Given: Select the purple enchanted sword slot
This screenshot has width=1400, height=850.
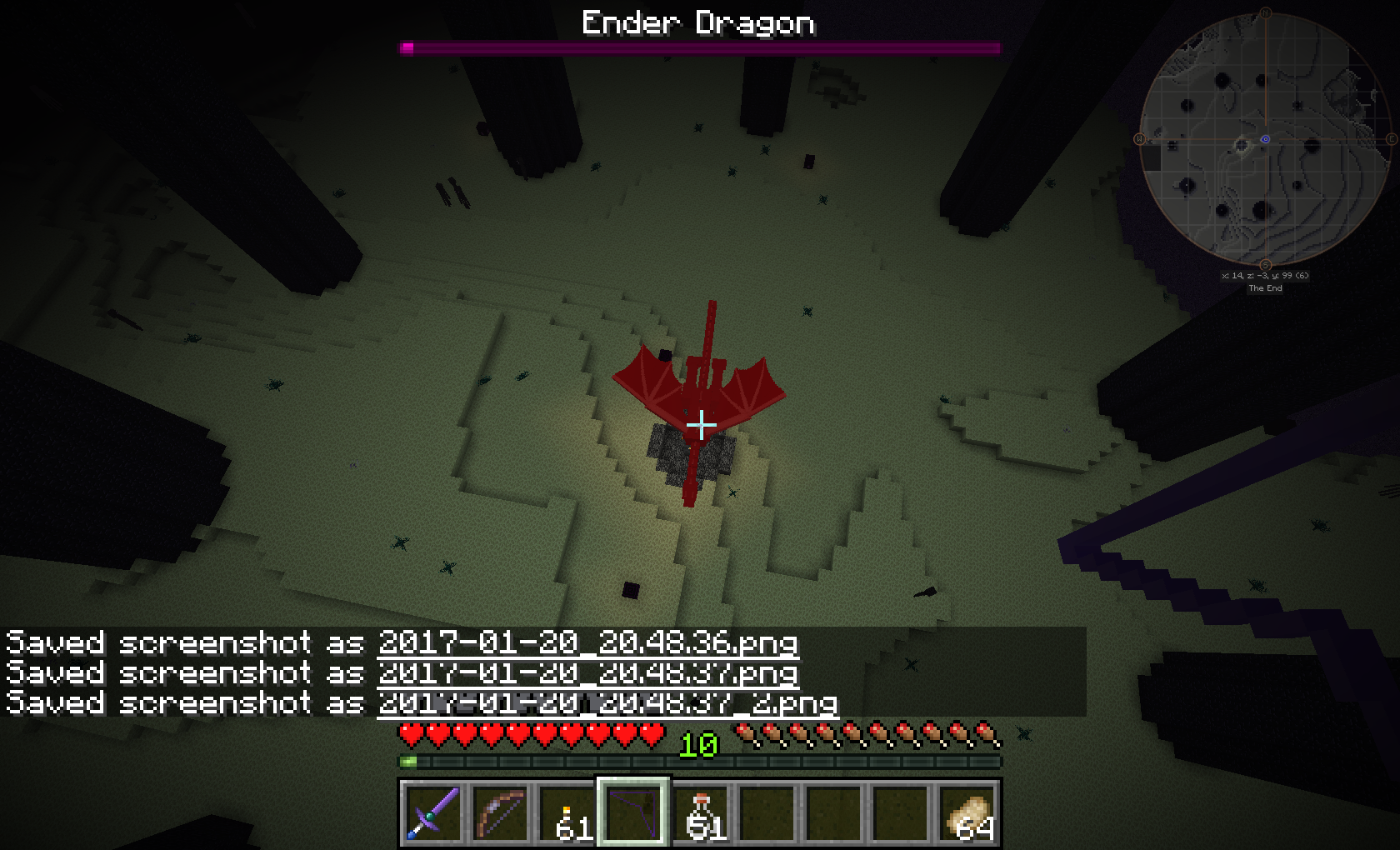Looking at the screenshot, I should point(433,812).
